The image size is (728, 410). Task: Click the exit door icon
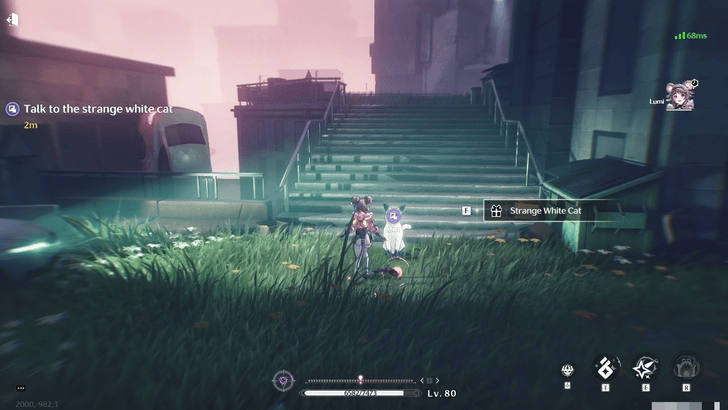11,19
